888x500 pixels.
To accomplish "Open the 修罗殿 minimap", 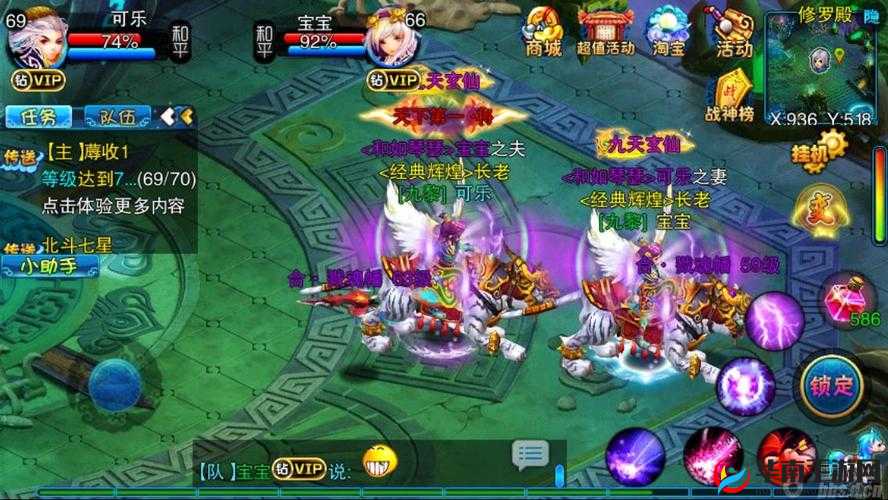I will click(822, 68).
